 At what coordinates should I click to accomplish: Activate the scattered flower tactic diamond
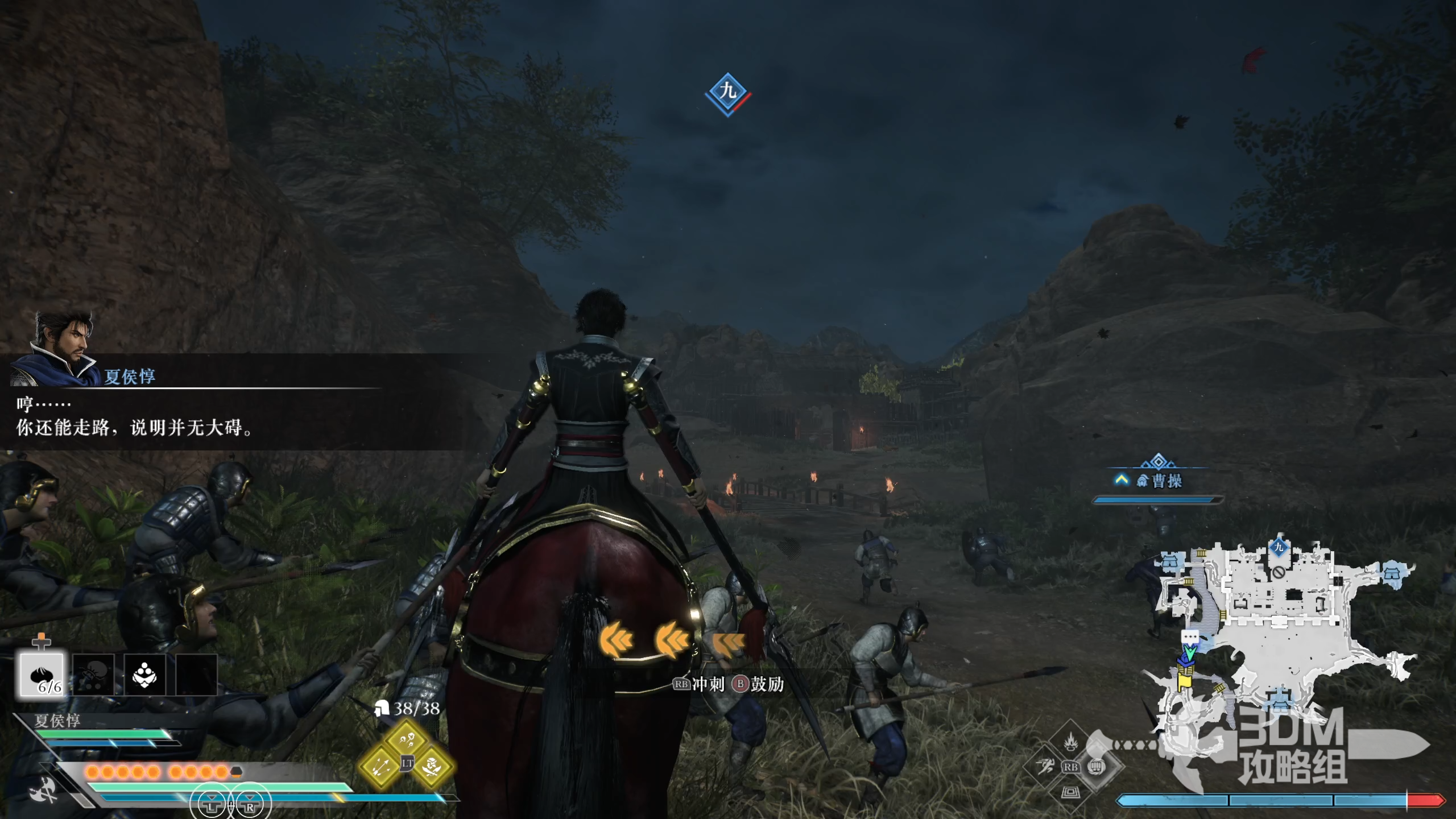(x=407, y=739)
